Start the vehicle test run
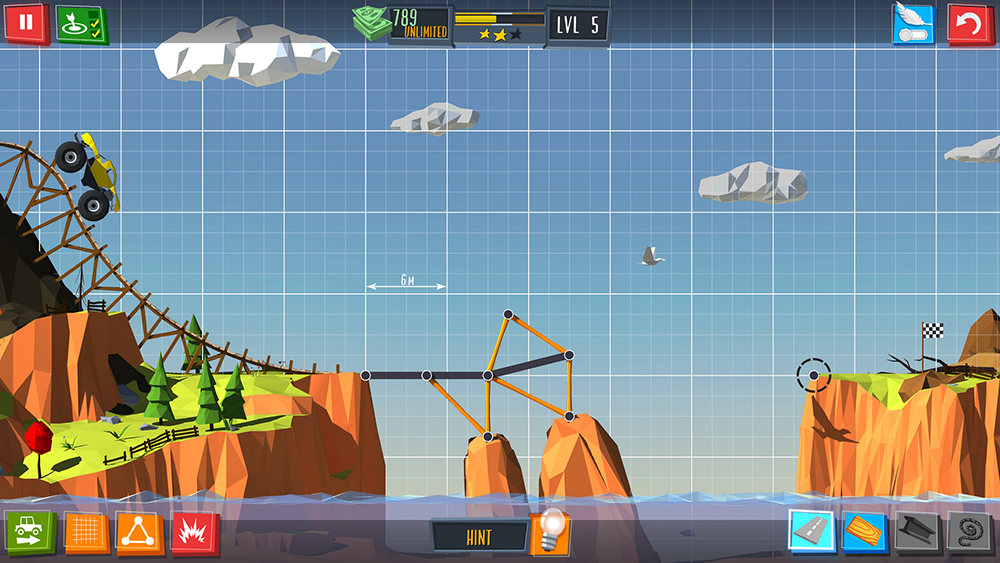This screenshot has width=1000, height=563. pyautogui.click(x=29, y=533)
